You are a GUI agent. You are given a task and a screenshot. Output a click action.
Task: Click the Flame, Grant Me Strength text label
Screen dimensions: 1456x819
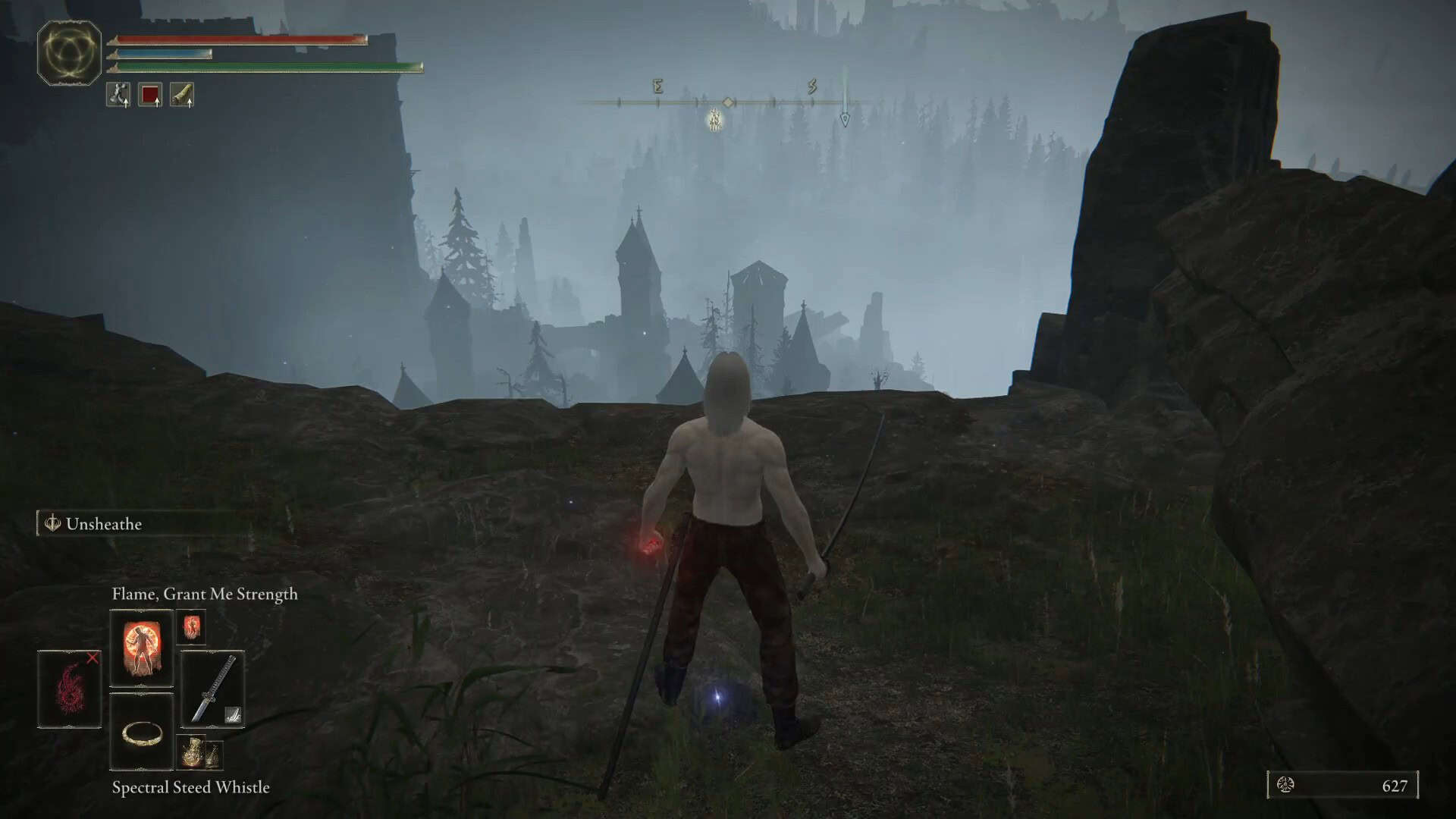pos(205,594)
